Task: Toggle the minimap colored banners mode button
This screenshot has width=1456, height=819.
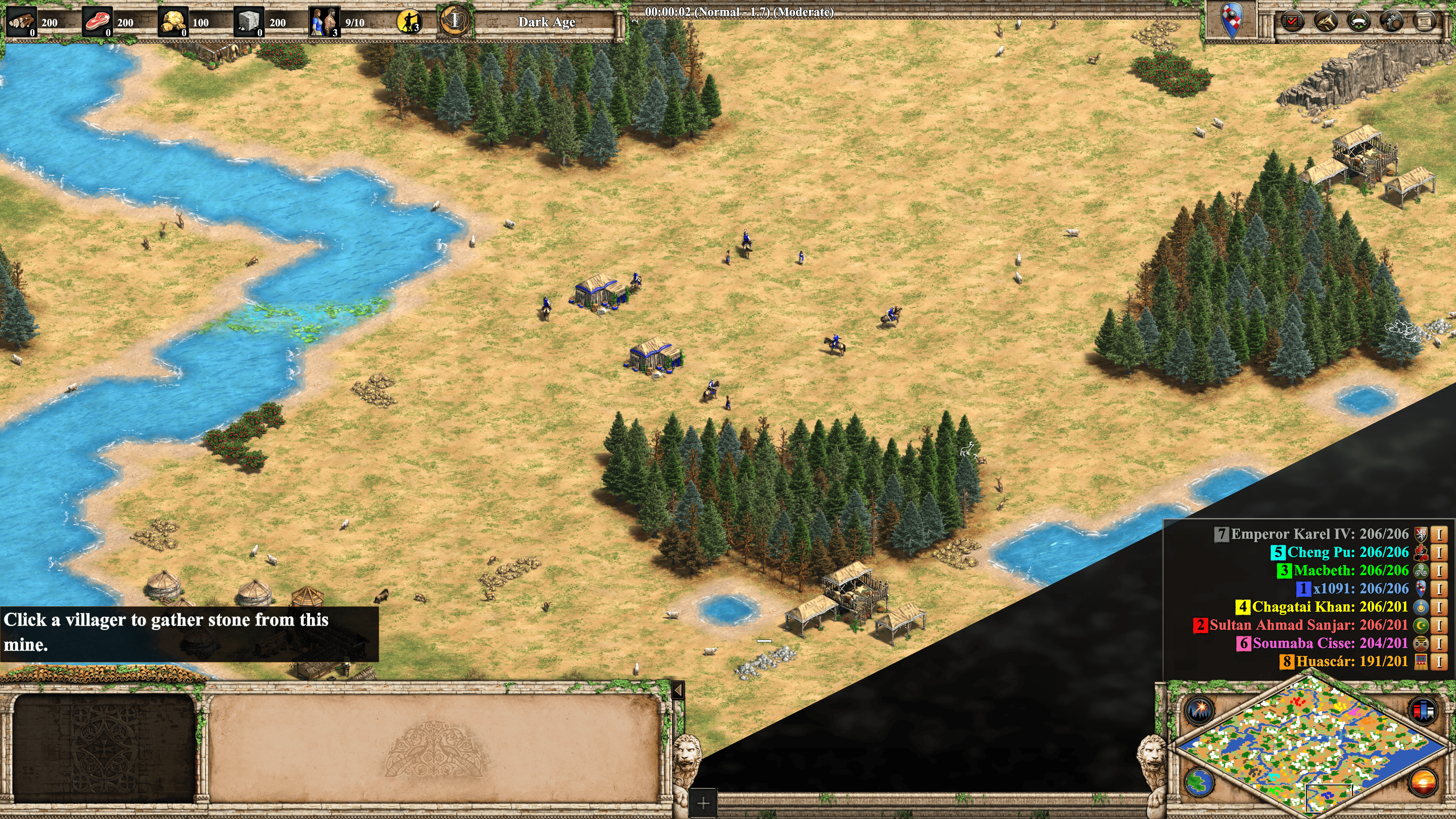Action: point(1423,710)
